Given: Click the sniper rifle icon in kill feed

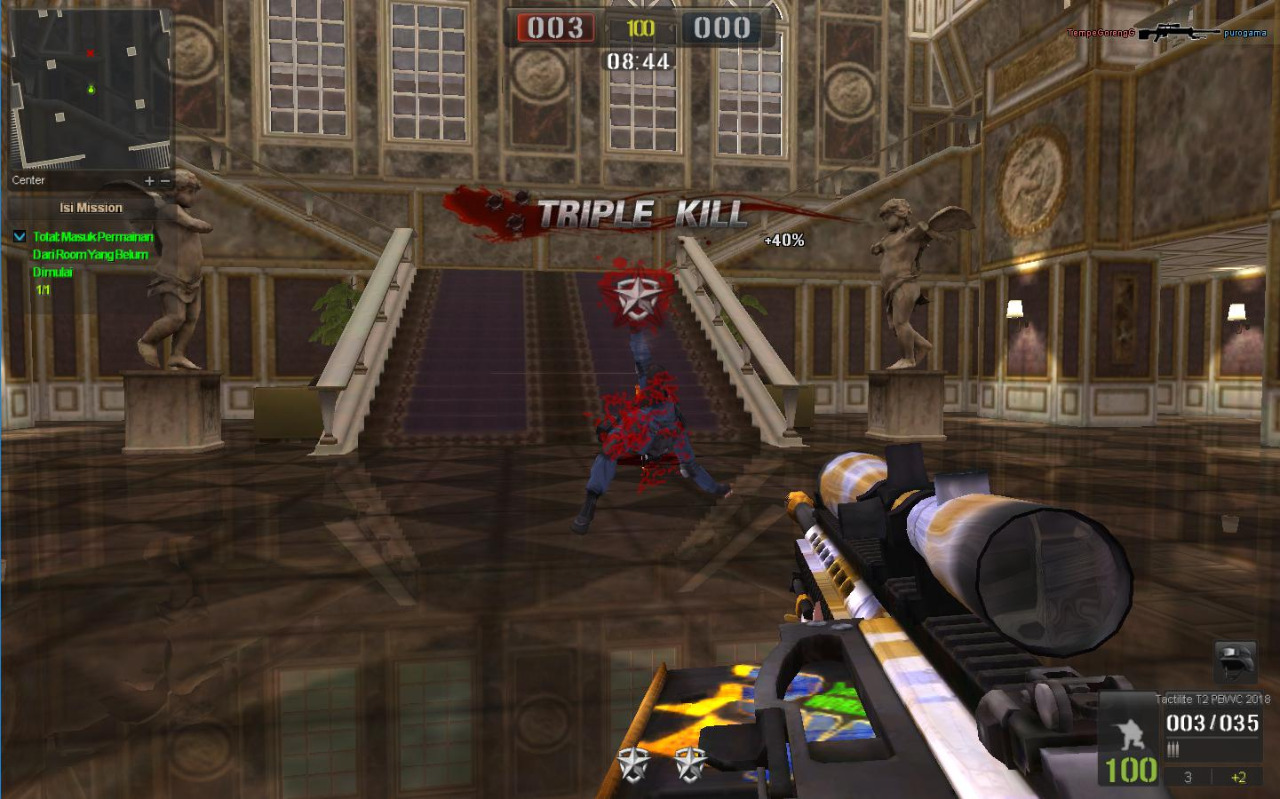Looking at the screenshot, I should [x=1179, y=33].
